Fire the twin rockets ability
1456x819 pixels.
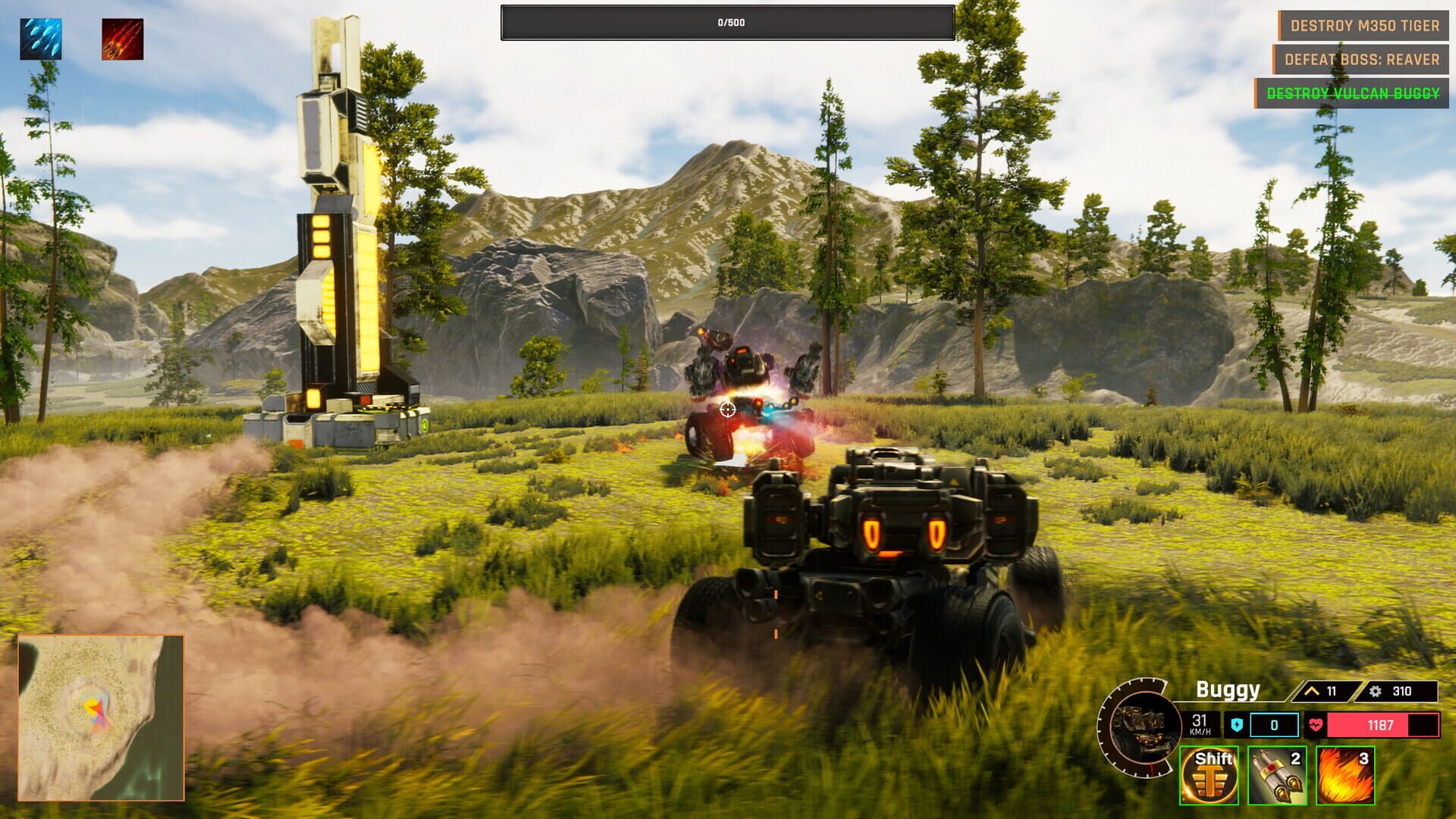(1277, 775)
